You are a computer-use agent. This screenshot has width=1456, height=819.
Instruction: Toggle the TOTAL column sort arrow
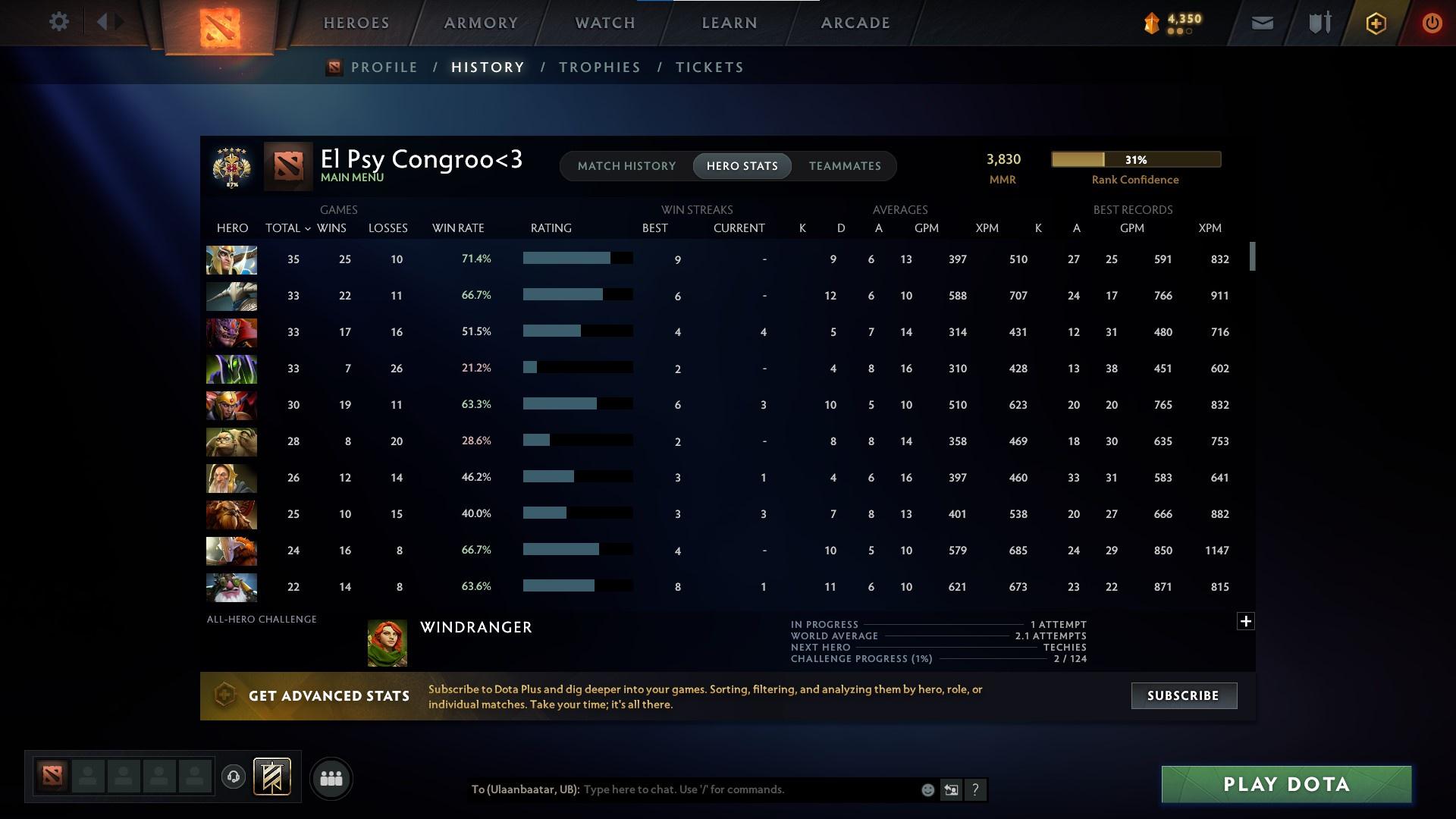(306, 228)
